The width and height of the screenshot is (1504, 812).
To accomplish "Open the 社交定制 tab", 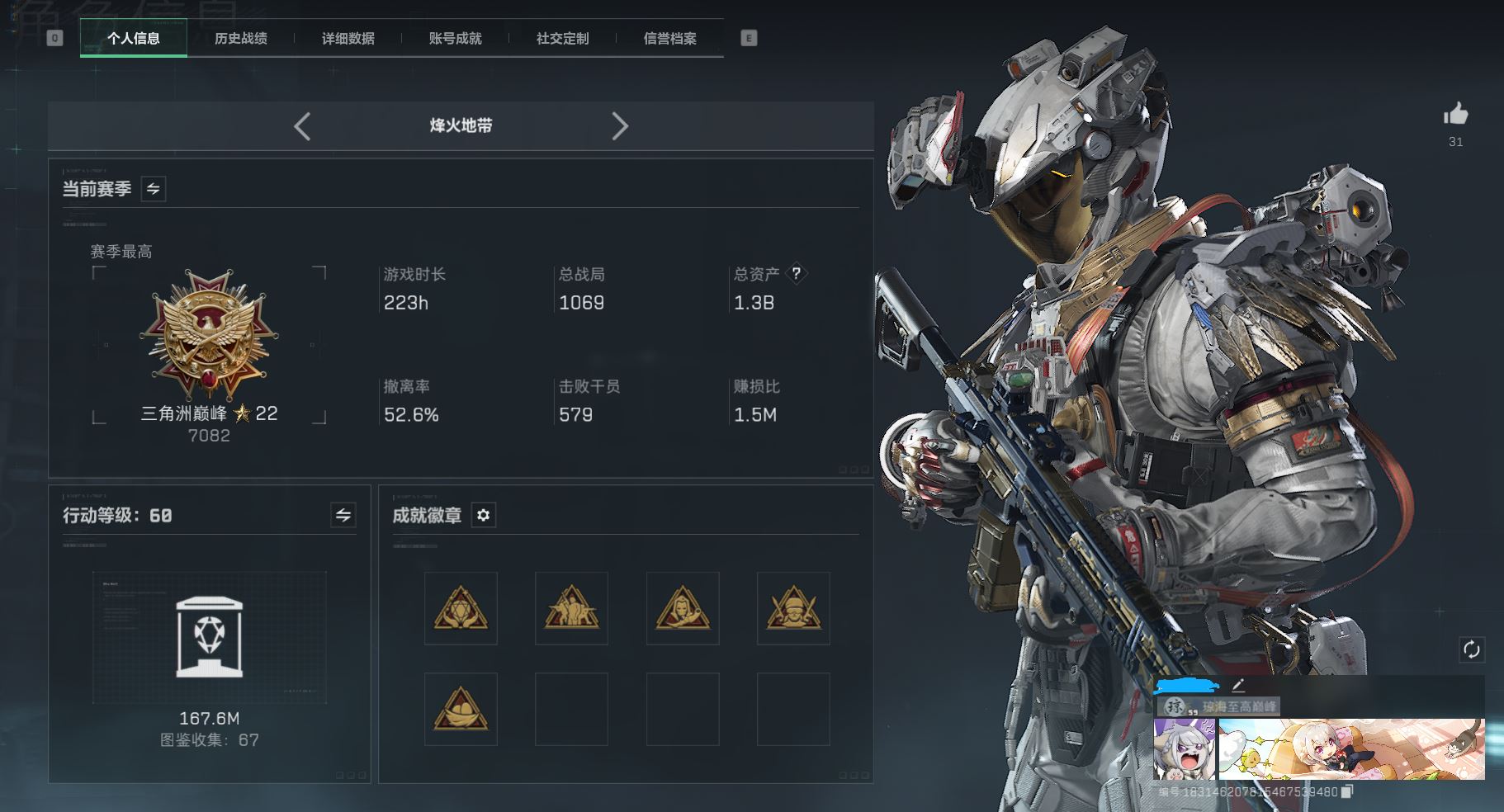I will tap(562, 39).
